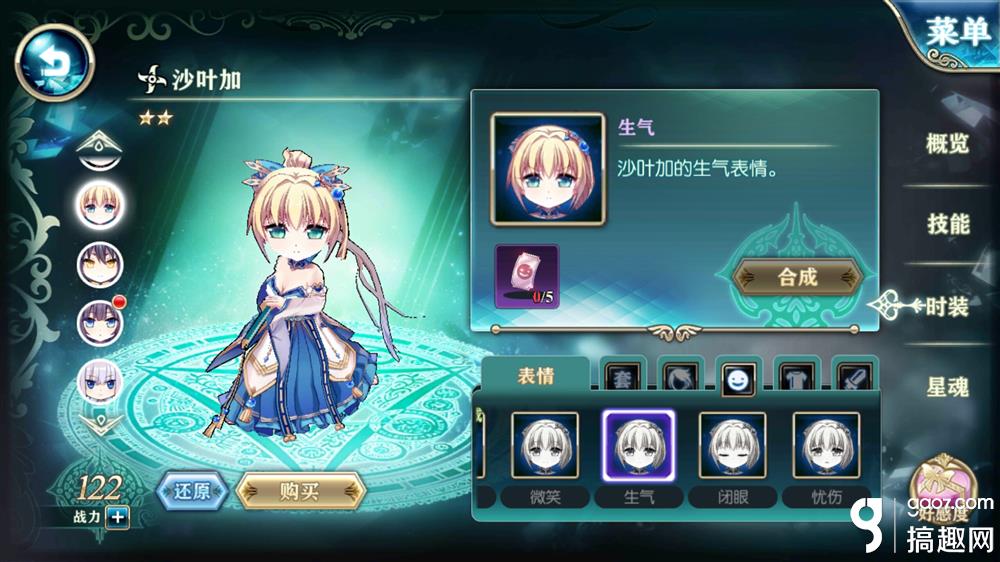1000x562 pixels.
Task: Choose the 忧伤 sad expression
Action: [826, 445]
